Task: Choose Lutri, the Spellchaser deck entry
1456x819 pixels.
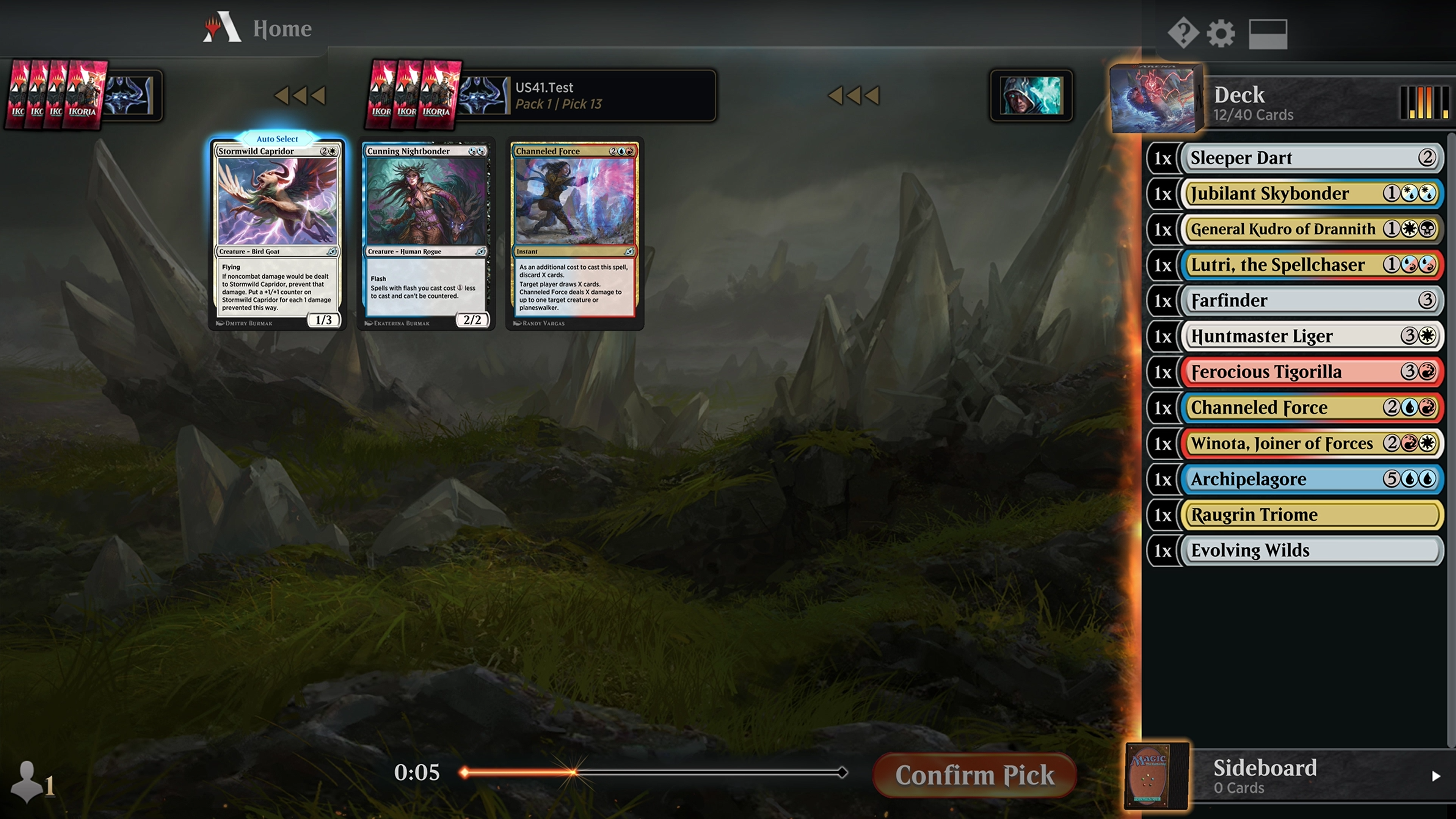Action: coord(1311,265)
